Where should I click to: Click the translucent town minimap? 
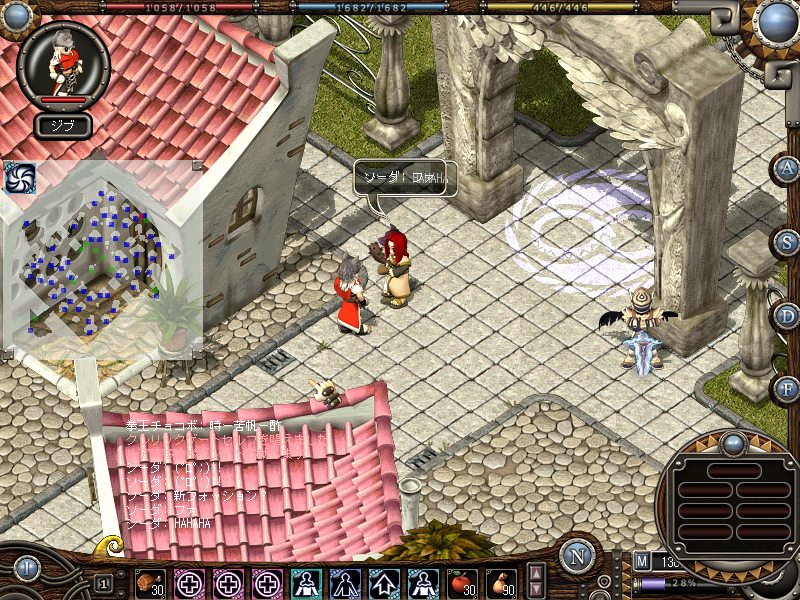[100, 260]
